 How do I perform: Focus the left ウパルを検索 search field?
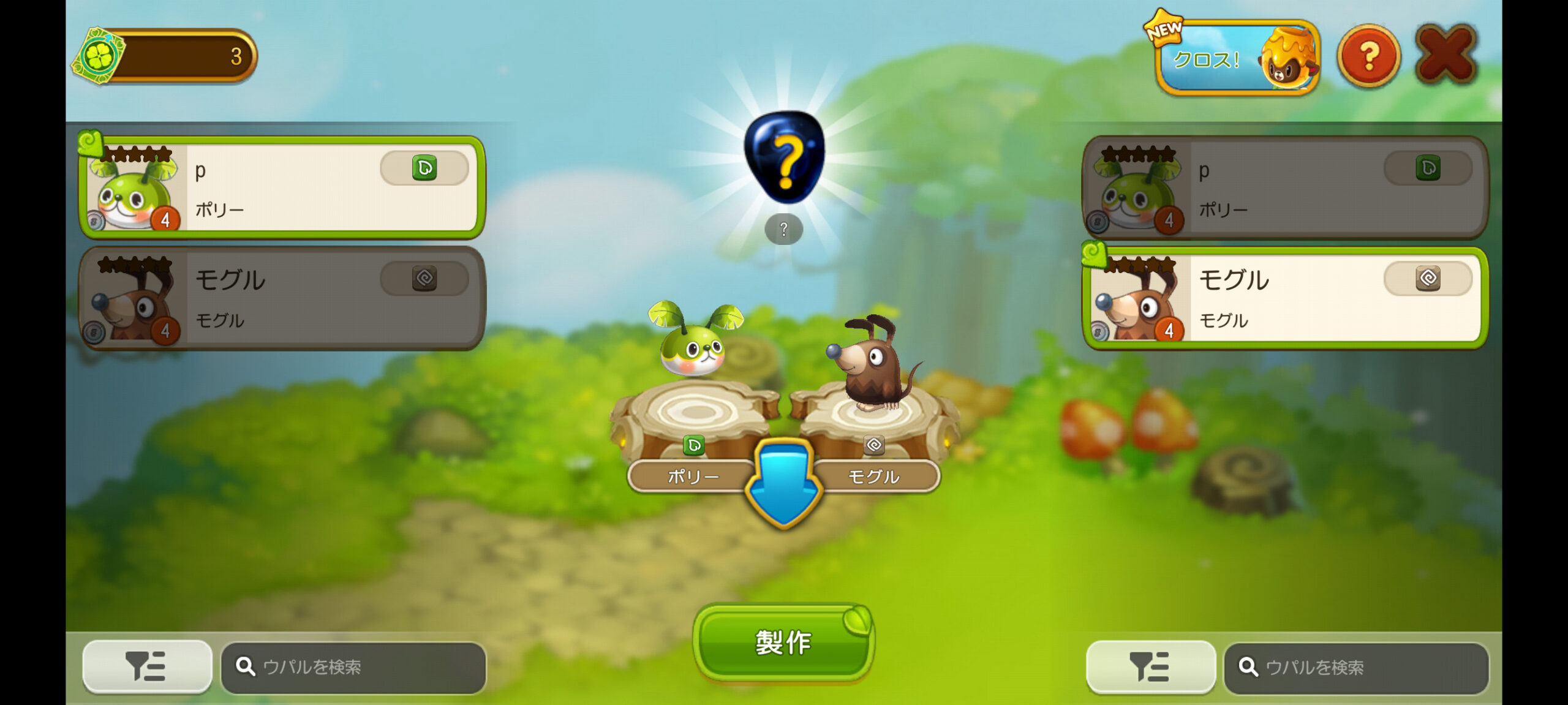click(354, 667)
